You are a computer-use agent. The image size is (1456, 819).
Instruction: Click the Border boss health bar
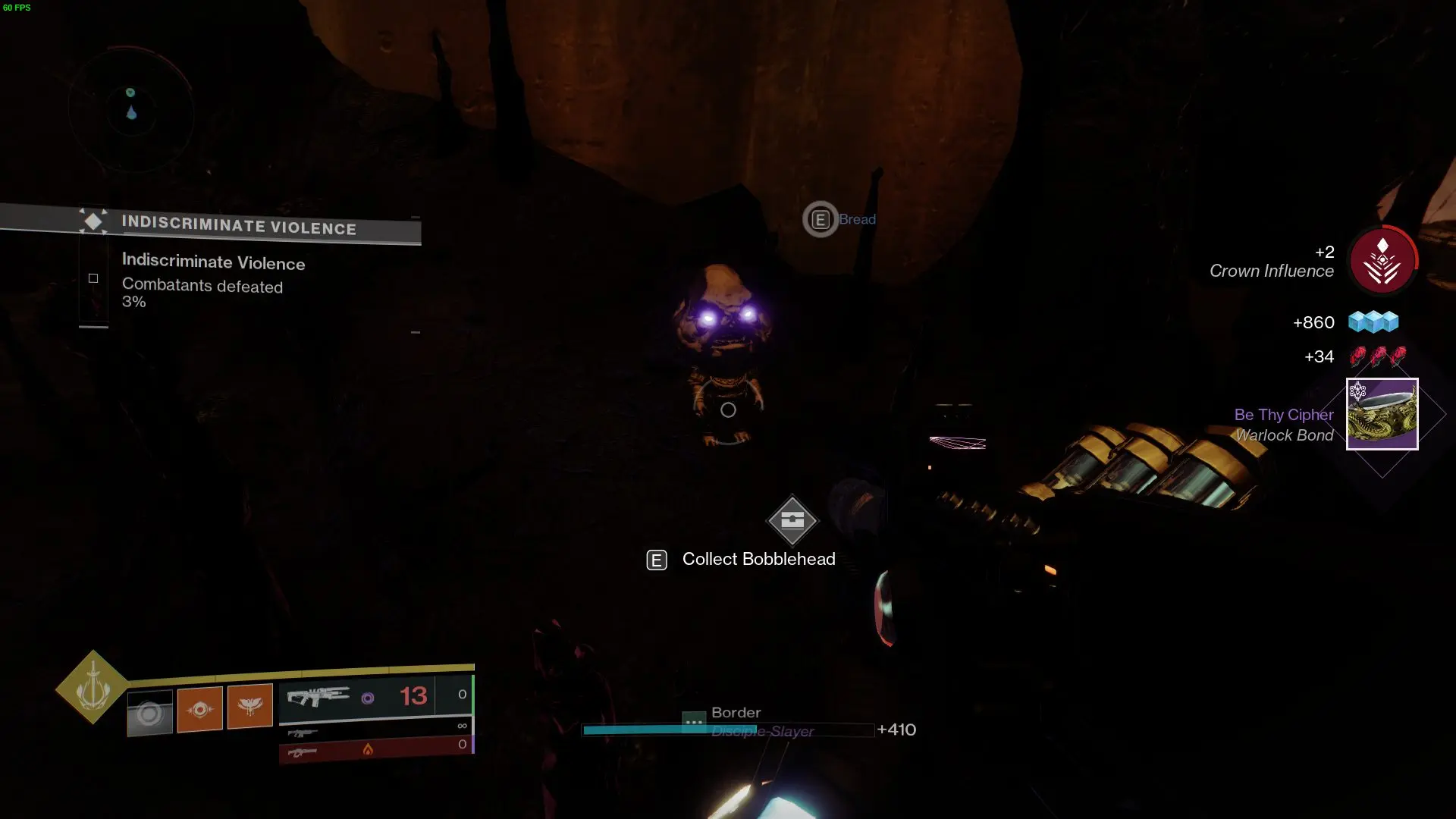pyautogui.click(x=726, y=730)
